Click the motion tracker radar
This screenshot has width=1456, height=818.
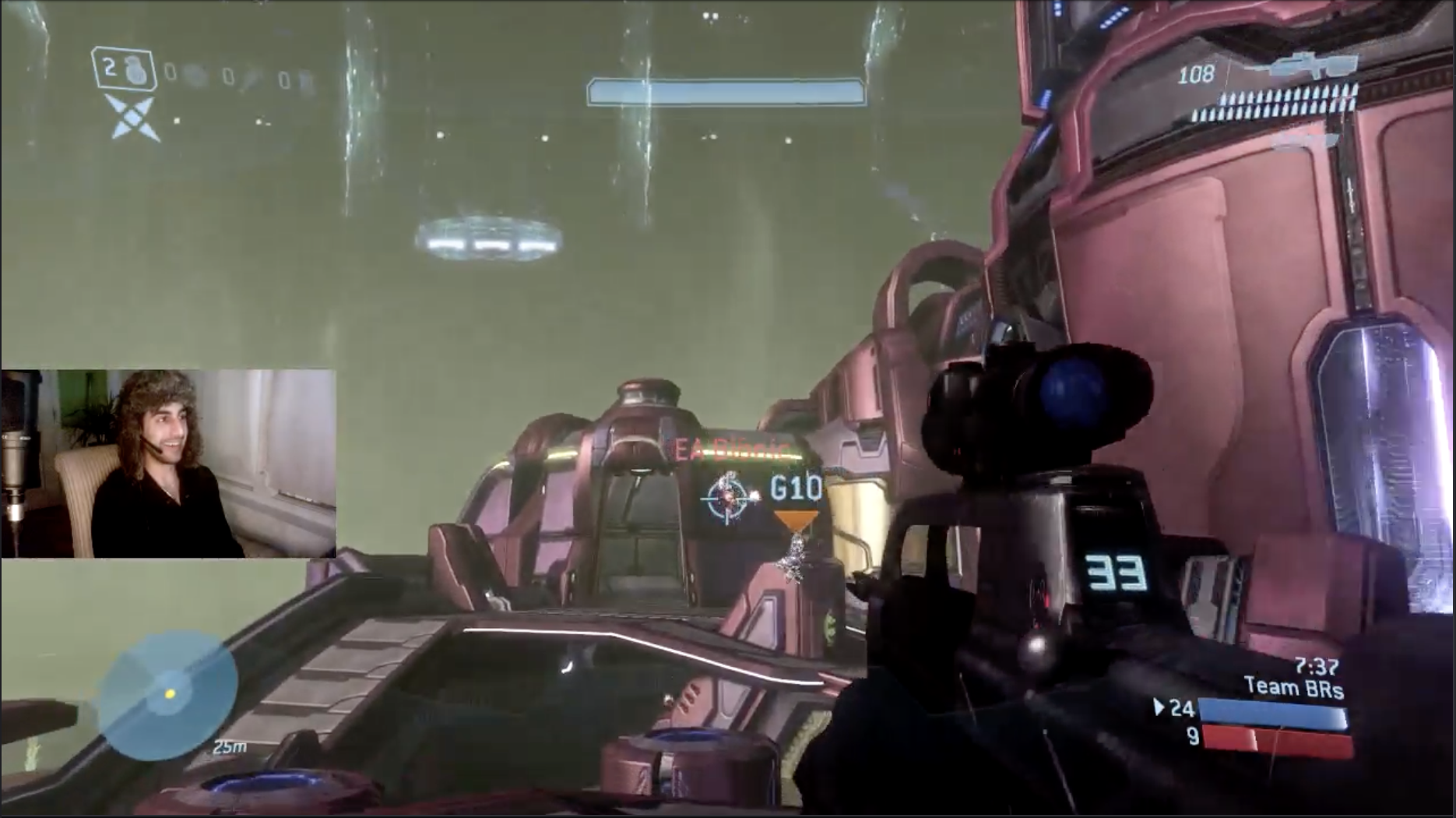169,693
